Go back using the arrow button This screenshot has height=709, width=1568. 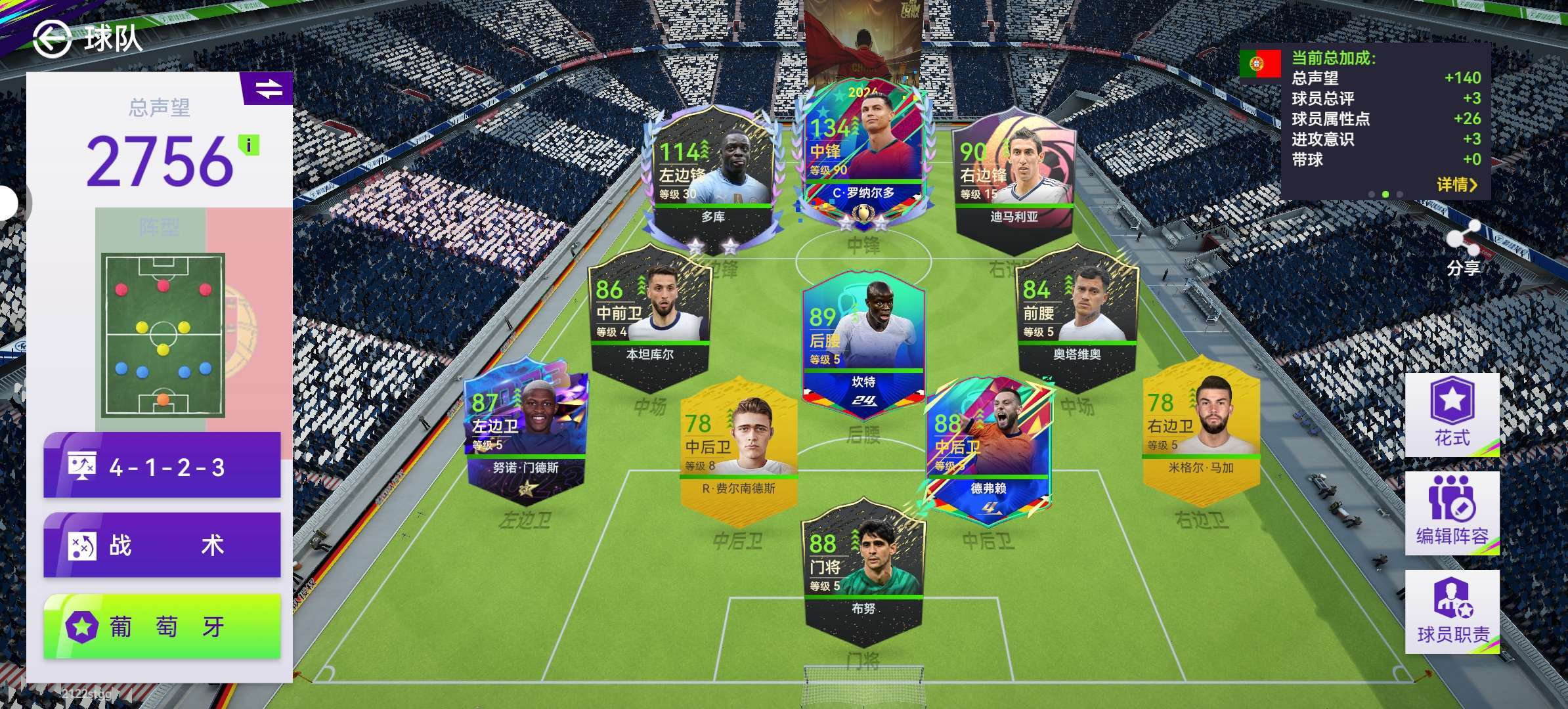[52, 39]
